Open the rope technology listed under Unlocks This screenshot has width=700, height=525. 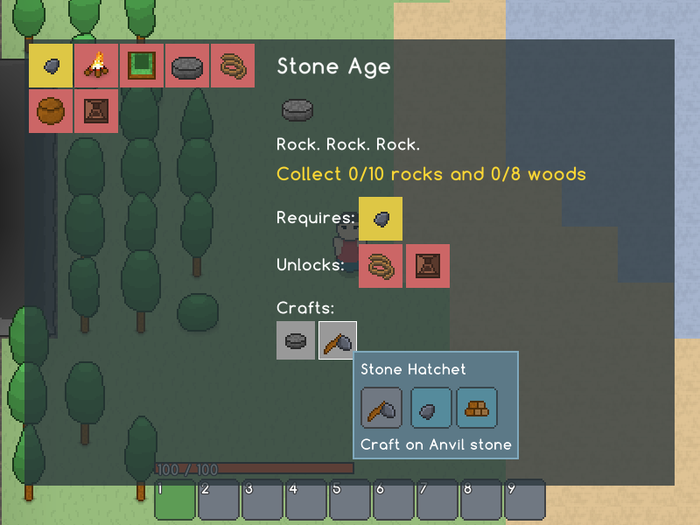click(381, 265)
